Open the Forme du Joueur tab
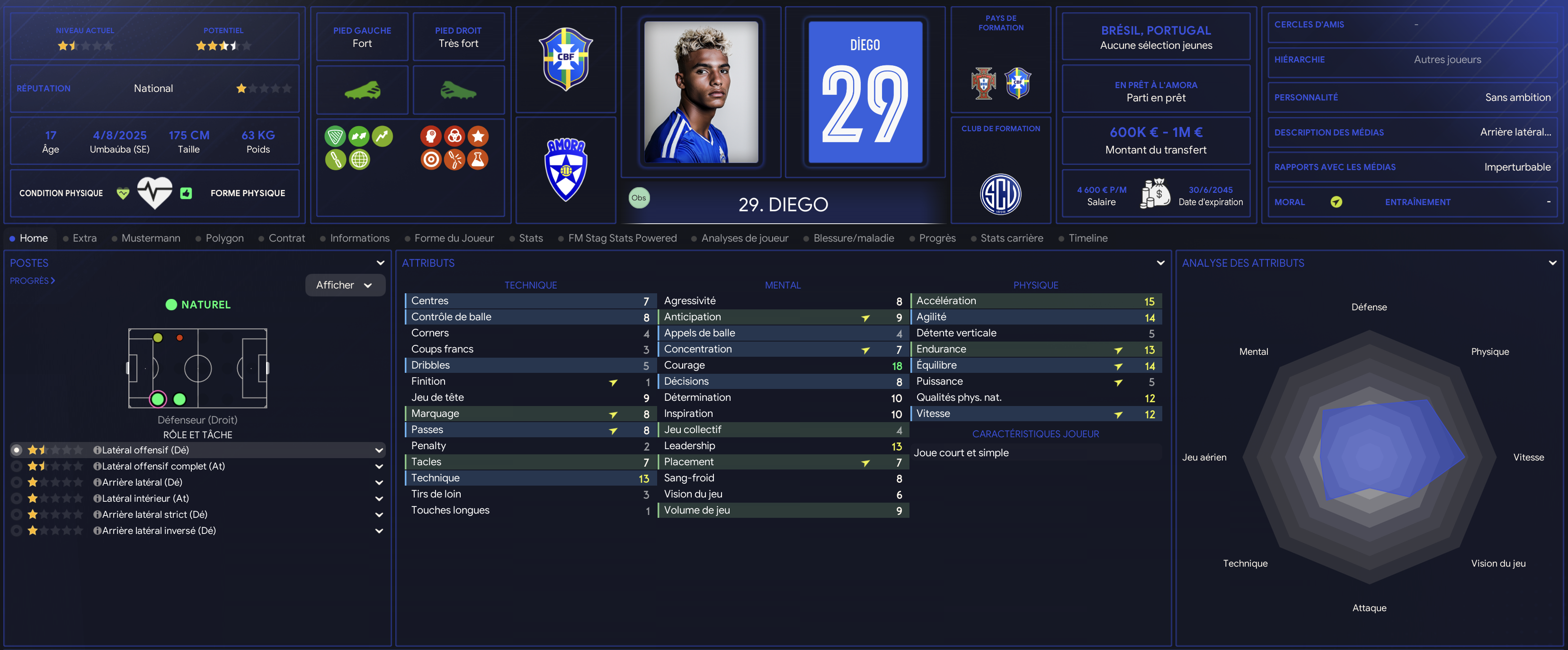 pos(454,238)
